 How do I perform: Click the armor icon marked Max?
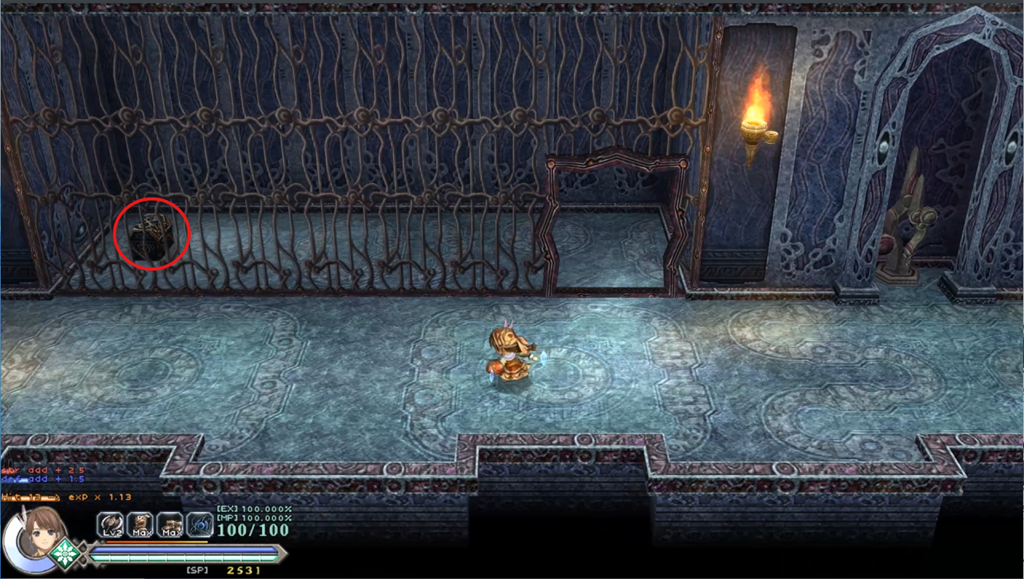point(140,525)
